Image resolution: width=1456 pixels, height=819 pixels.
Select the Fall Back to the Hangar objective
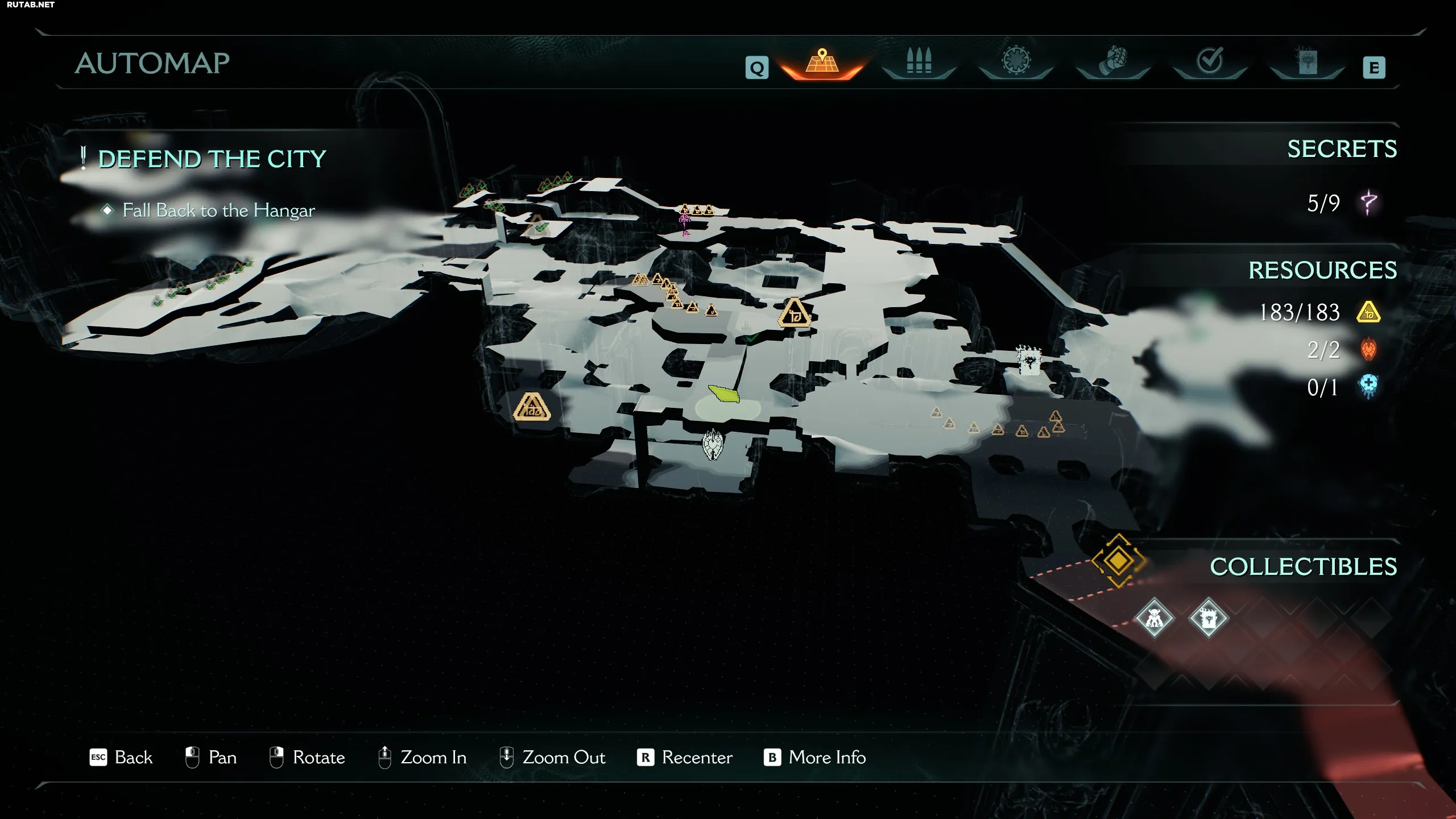tap(218, 210)
